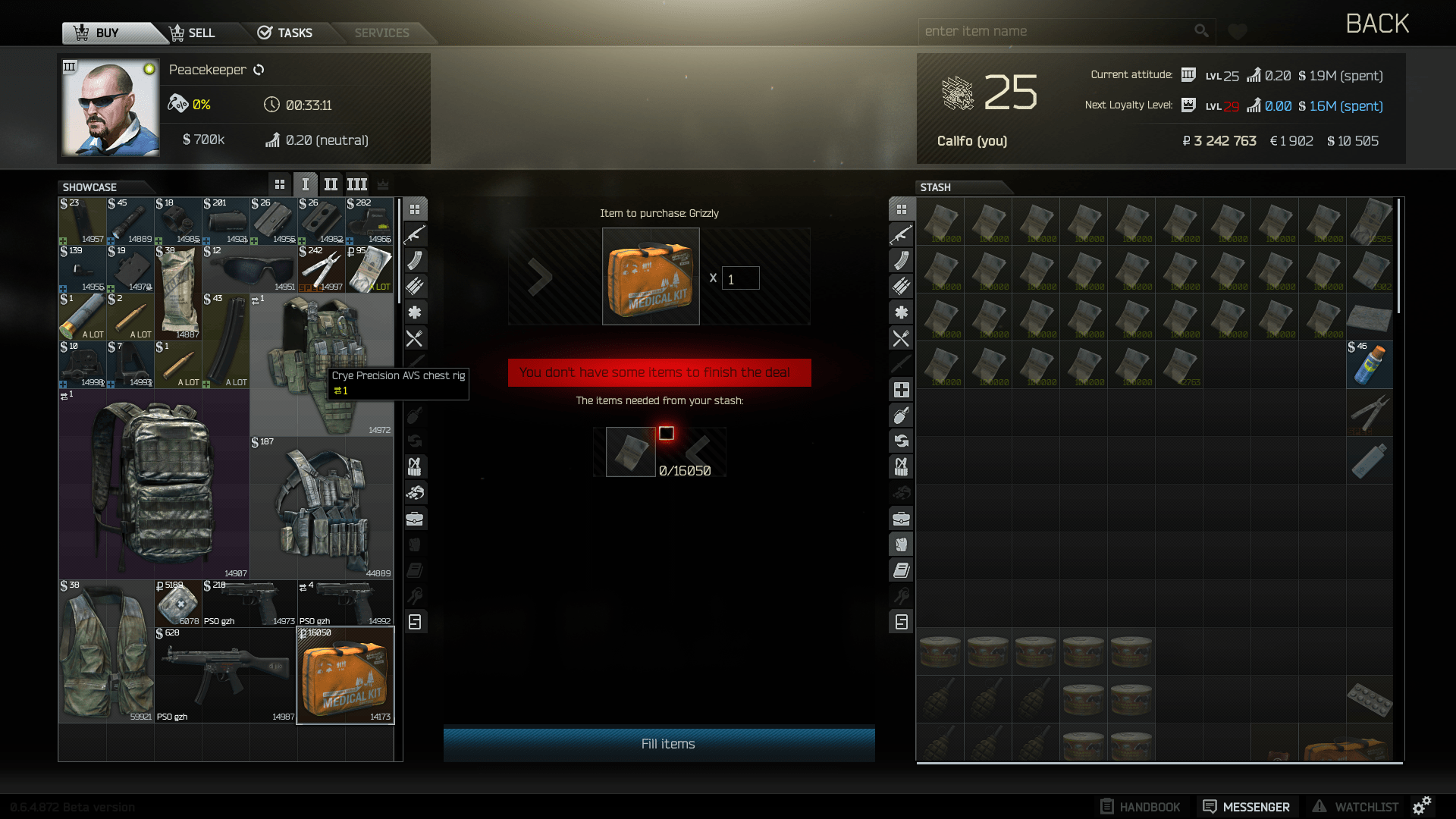Image resolution: width=1456 pixels, height=819 pixels.
Task: Open Peacekeeper's loyalty level II showcase tab
Action: tap(331, 184)
